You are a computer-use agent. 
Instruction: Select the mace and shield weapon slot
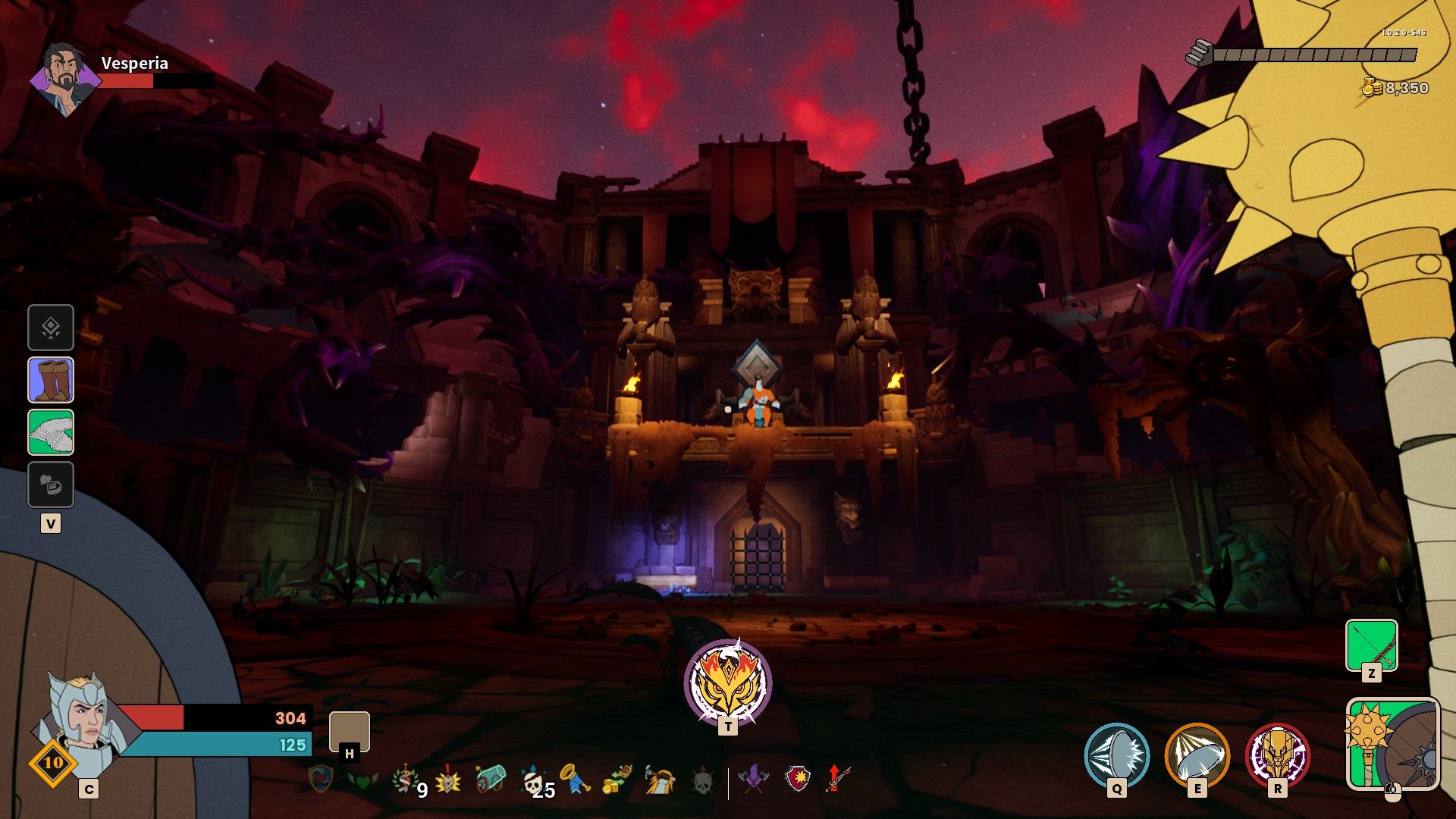point(1392,744)
